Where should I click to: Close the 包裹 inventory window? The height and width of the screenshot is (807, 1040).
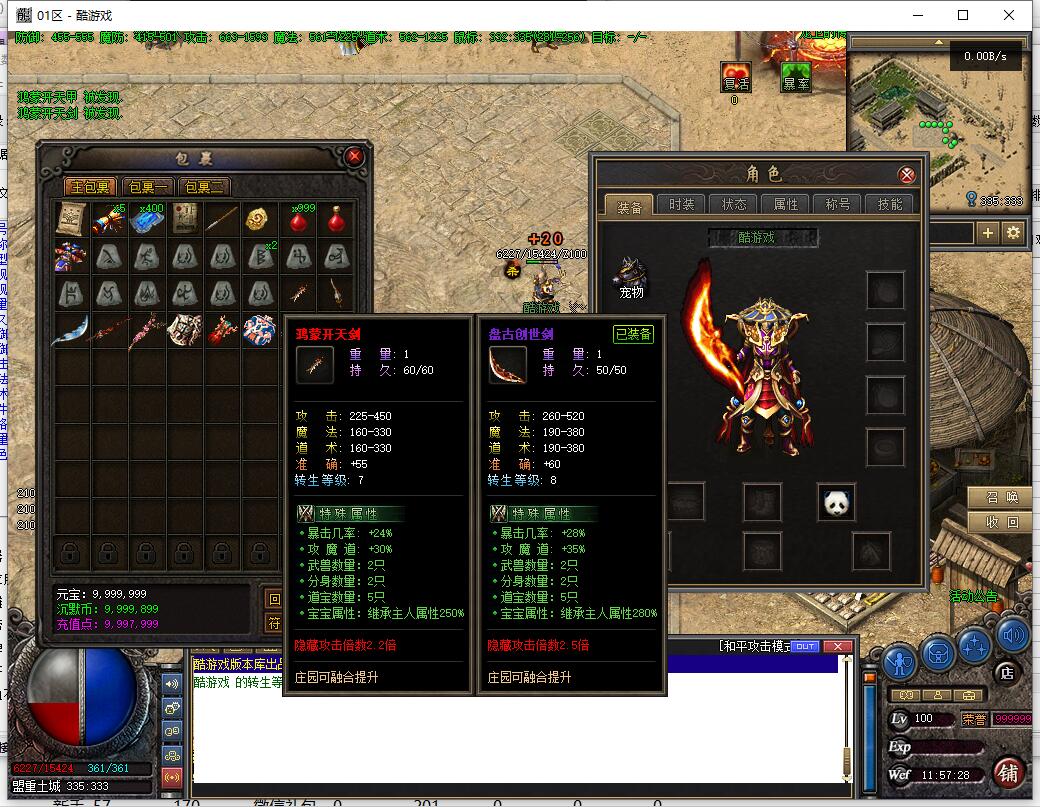pos(354,157)
